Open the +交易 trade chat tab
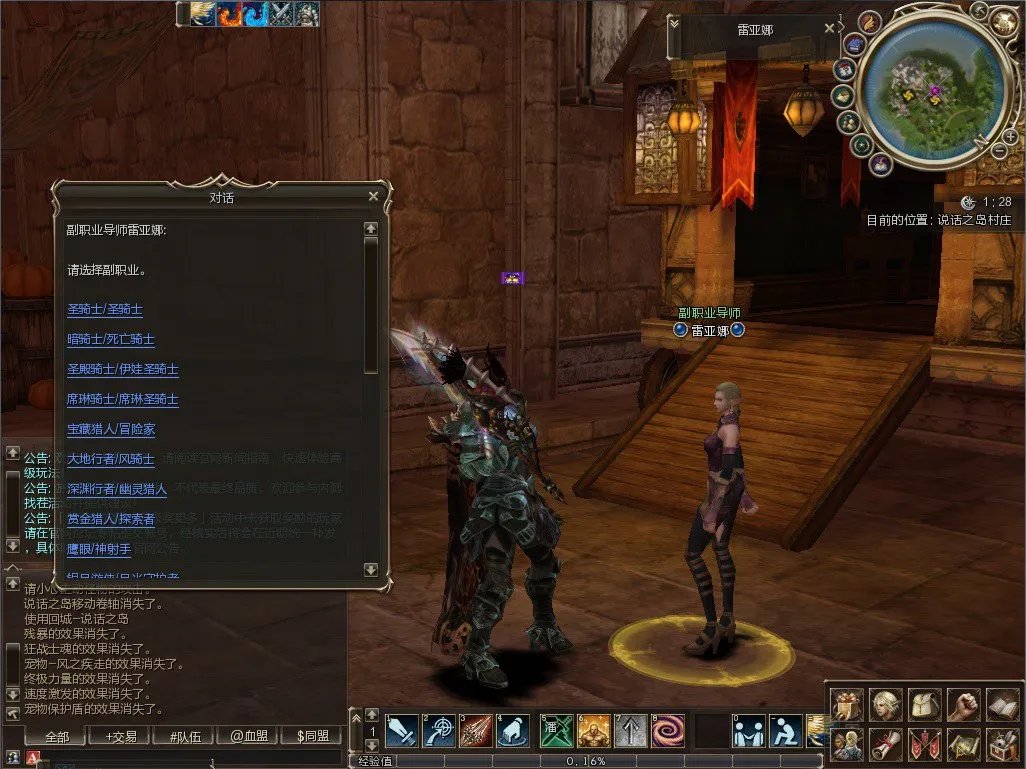 click(x=121, y=737)
